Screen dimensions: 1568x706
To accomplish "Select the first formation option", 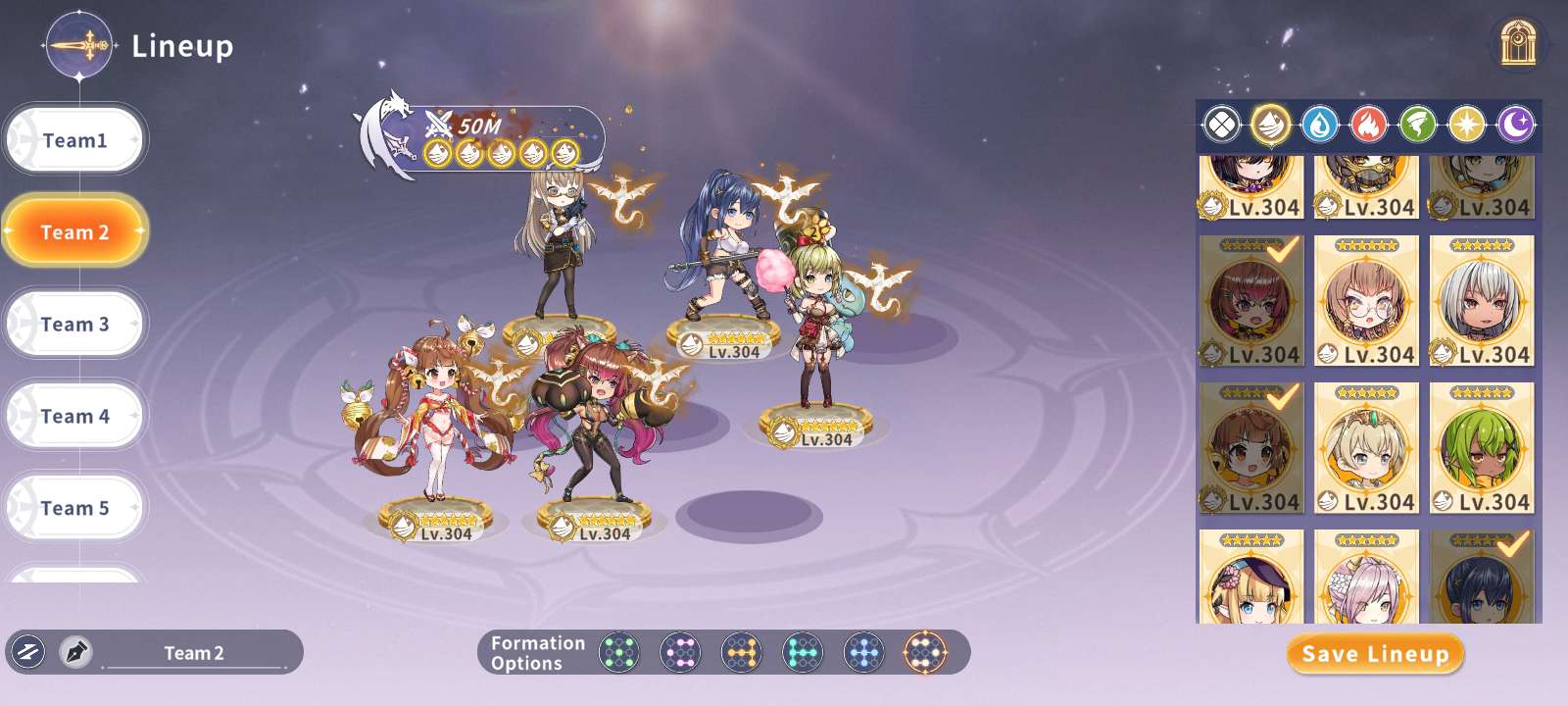I will (618, 652).
